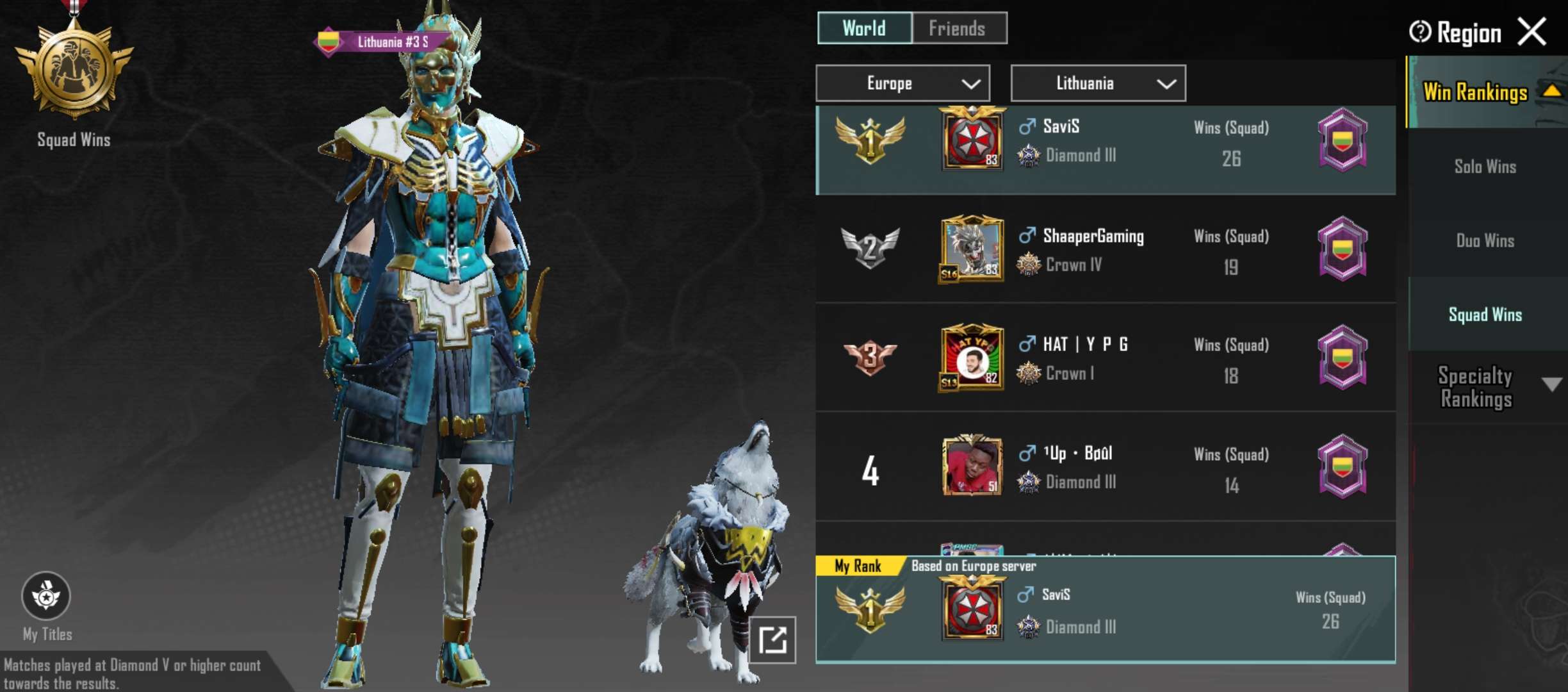Open My Titles
The width and height of the screenshot is (1568, 692).
point(47,597)
